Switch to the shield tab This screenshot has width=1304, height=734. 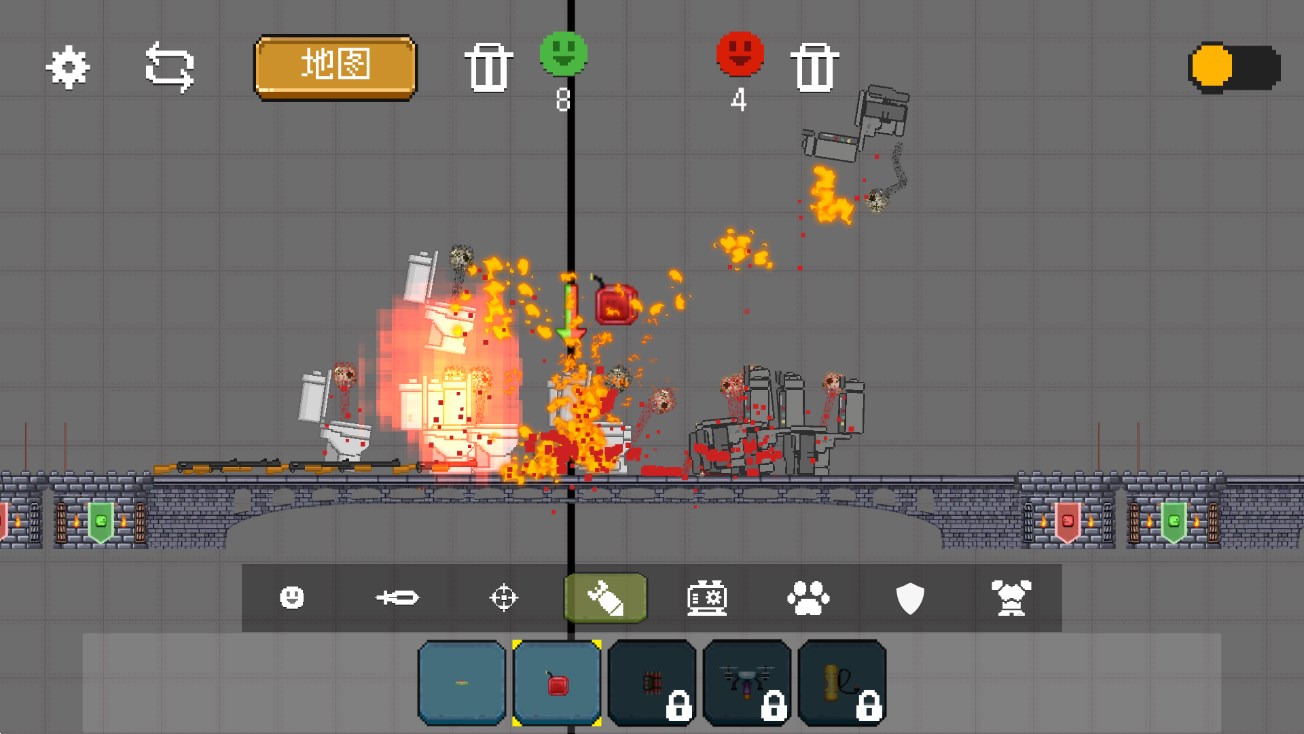[x=910, y=598]
